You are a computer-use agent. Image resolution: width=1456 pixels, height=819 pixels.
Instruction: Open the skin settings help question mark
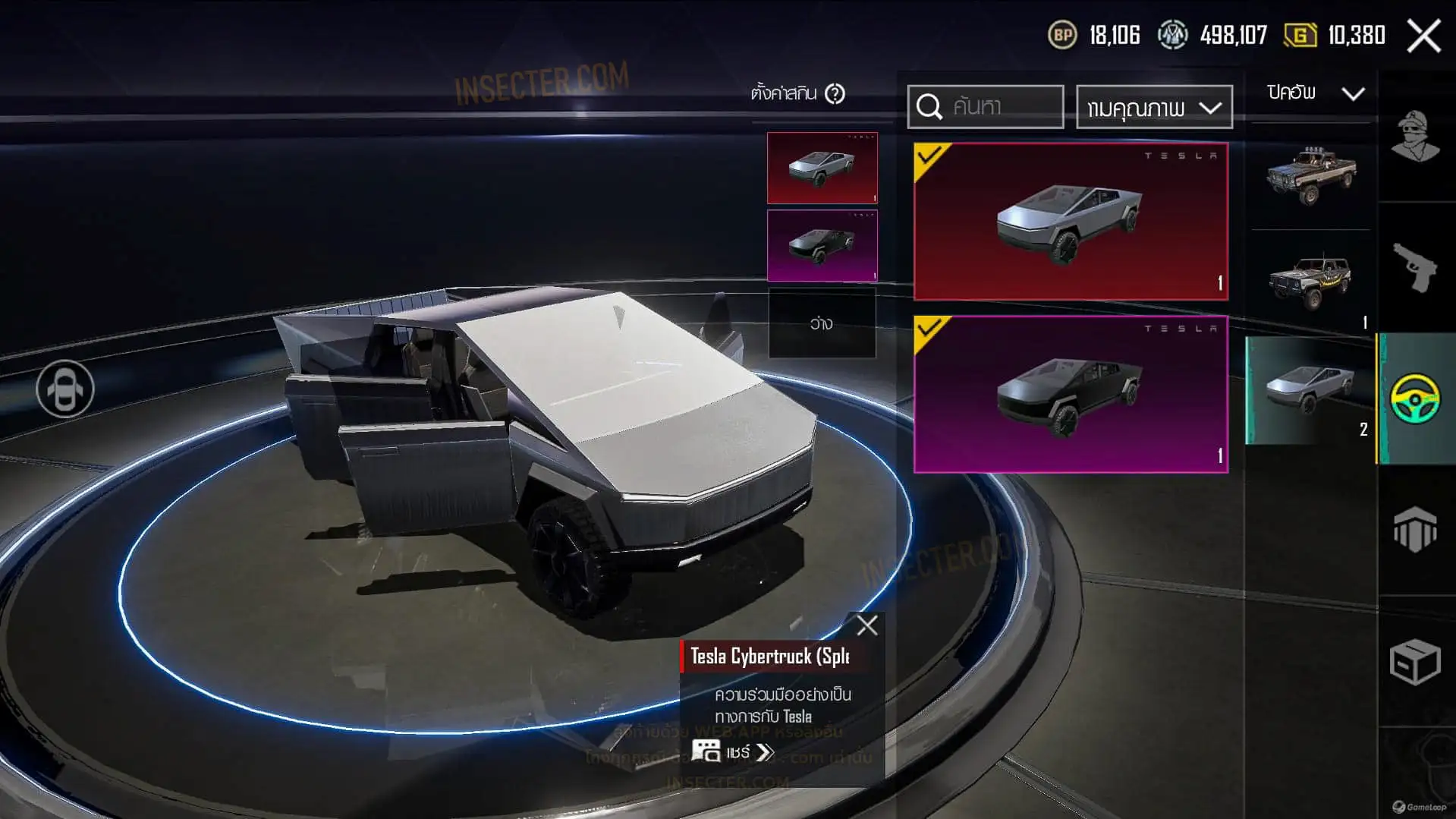pos(835,94)
